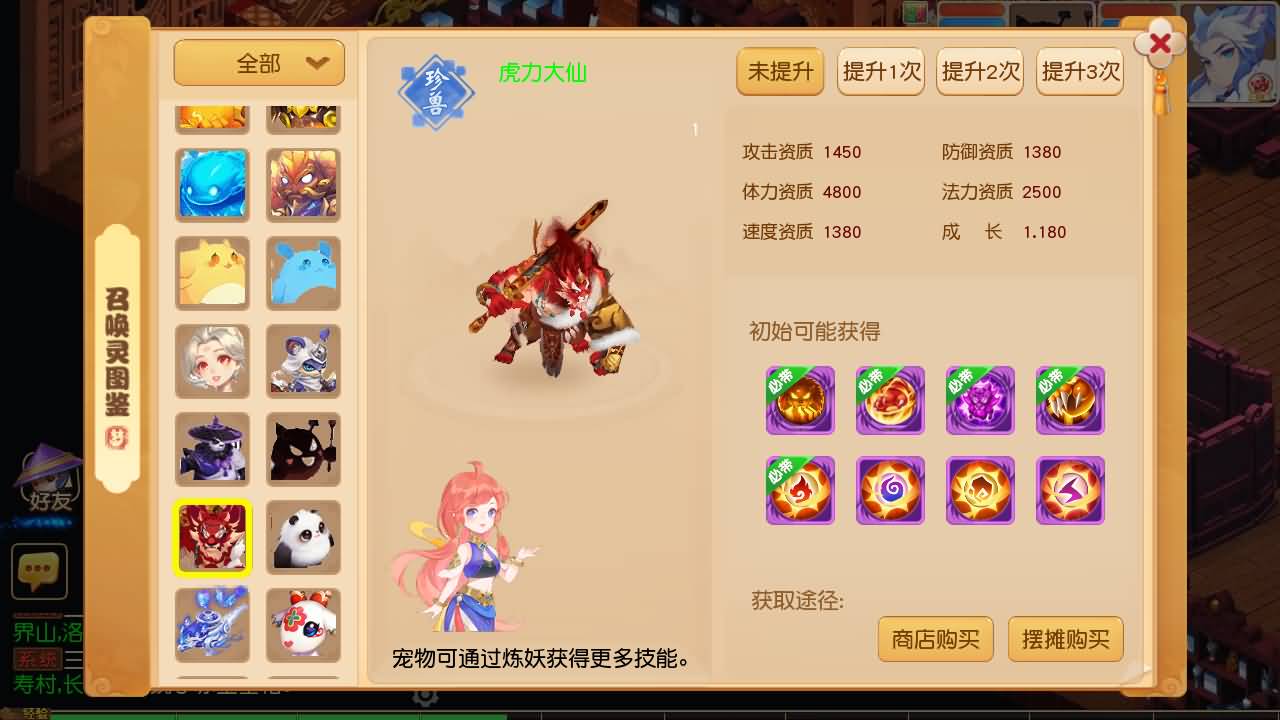Select the highlighted red tiger pet thumbnail
Viewport: 1280px width, 720px height.
click(212, 537)
